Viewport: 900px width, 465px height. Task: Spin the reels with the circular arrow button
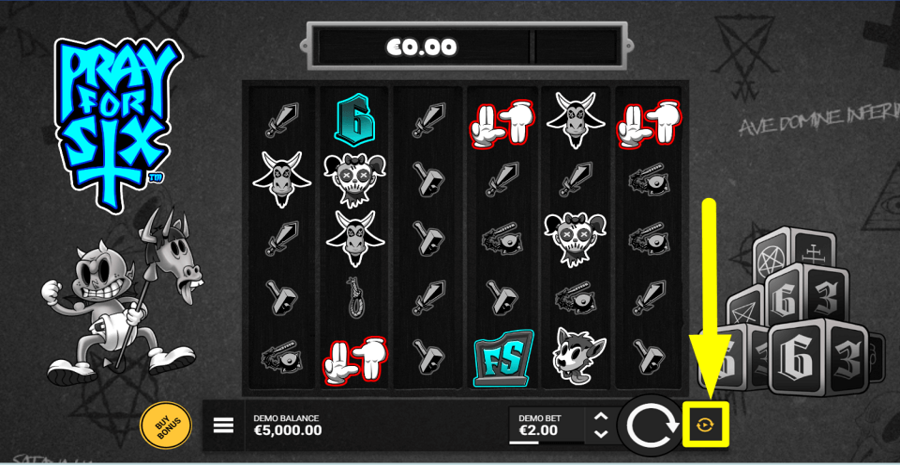pyautogui.click(x=649, y=425)
